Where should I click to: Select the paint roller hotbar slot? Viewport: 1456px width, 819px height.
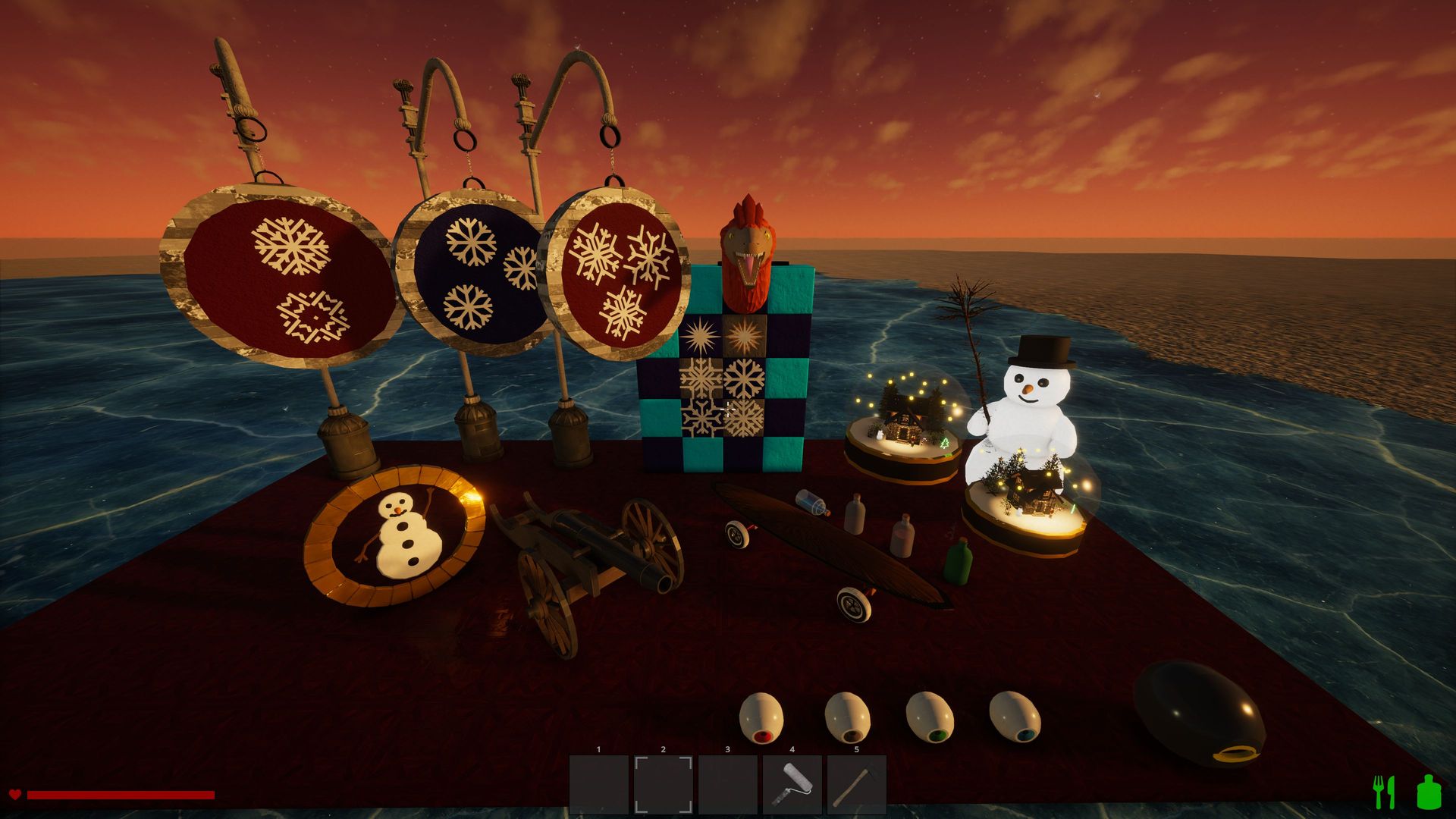click(792, 784)
